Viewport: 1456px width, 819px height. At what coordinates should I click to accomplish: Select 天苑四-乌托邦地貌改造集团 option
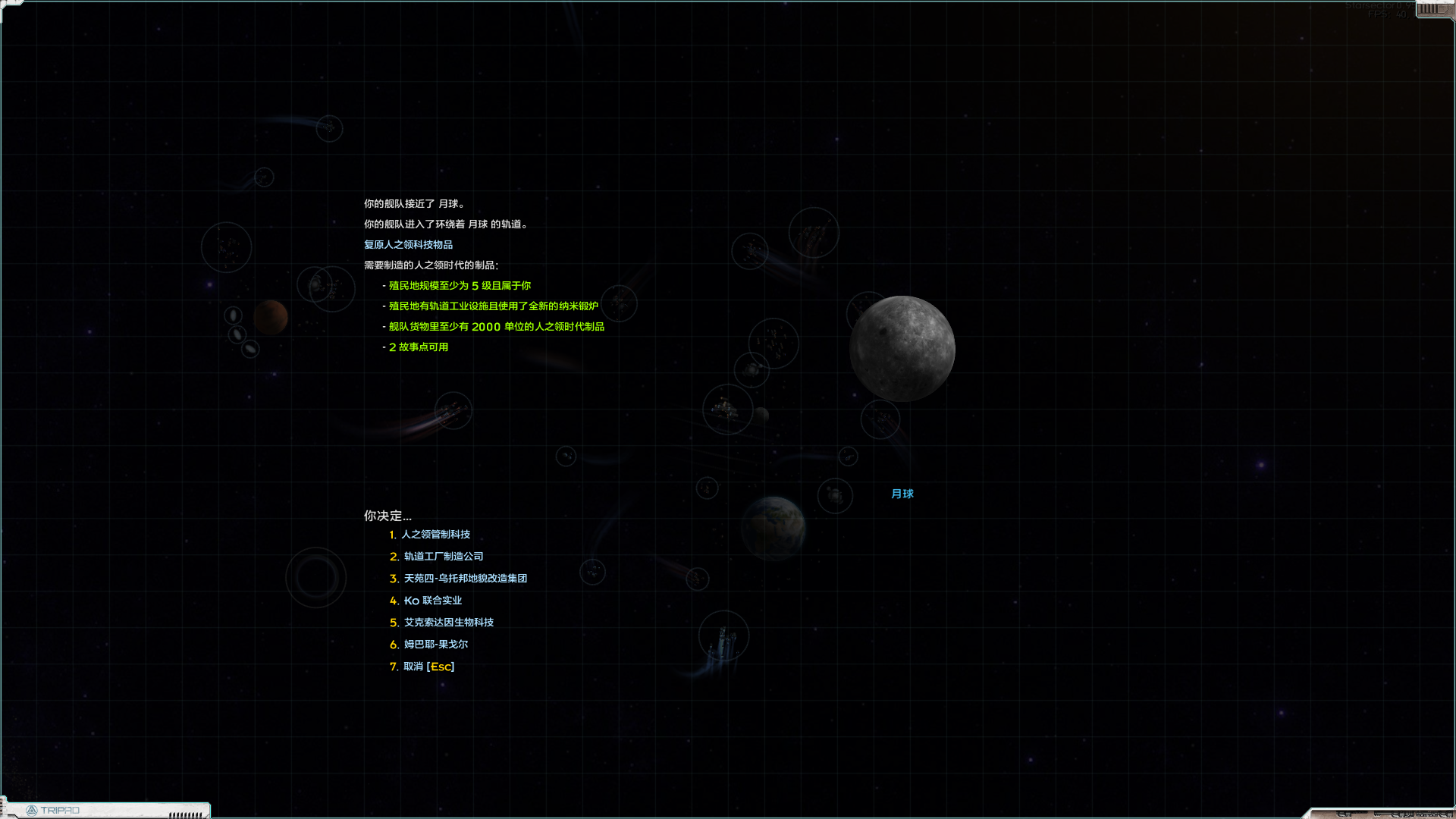point(466,578)
